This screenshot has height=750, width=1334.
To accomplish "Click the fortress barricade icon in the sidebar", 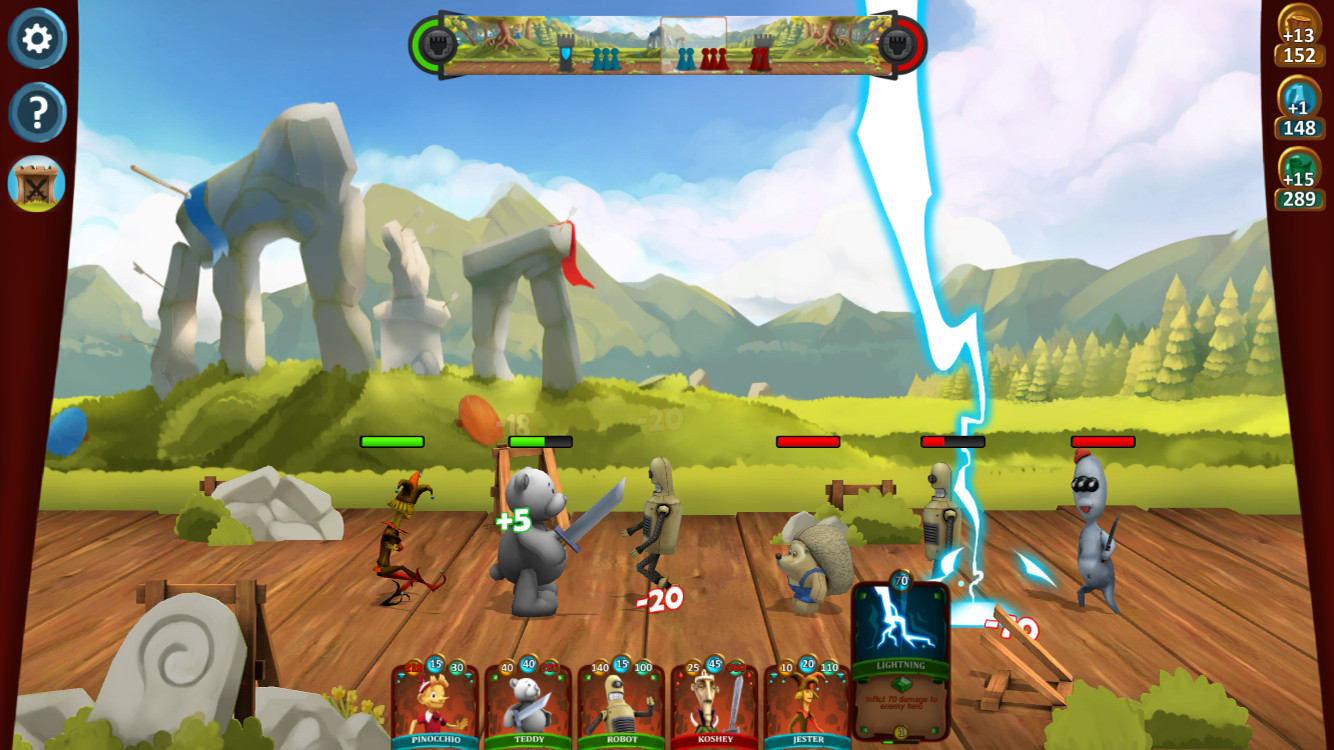I will [38, 184].
